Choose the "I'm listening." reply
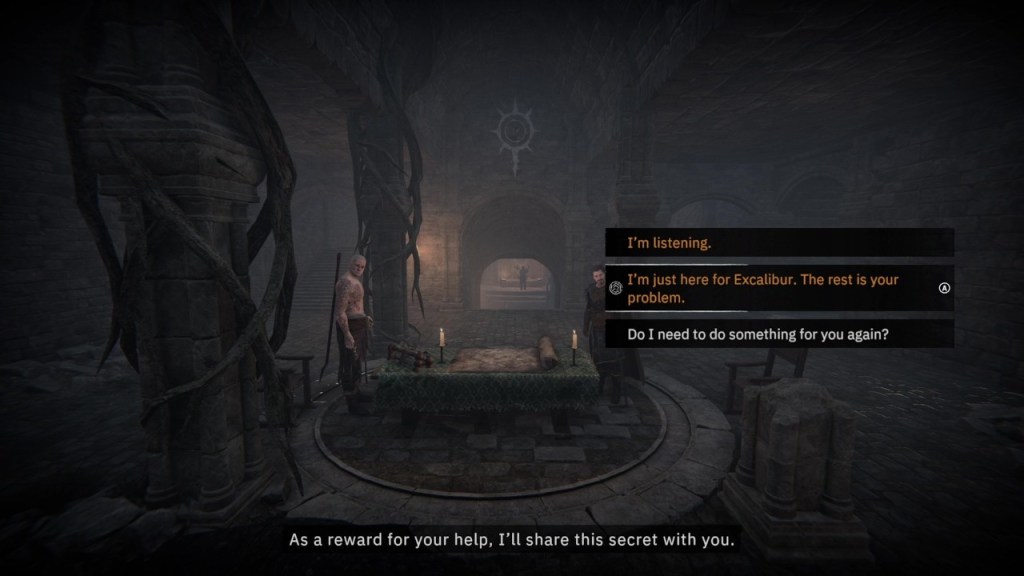The width and height of the screenshot is (1024, 576). click(778, 243)
